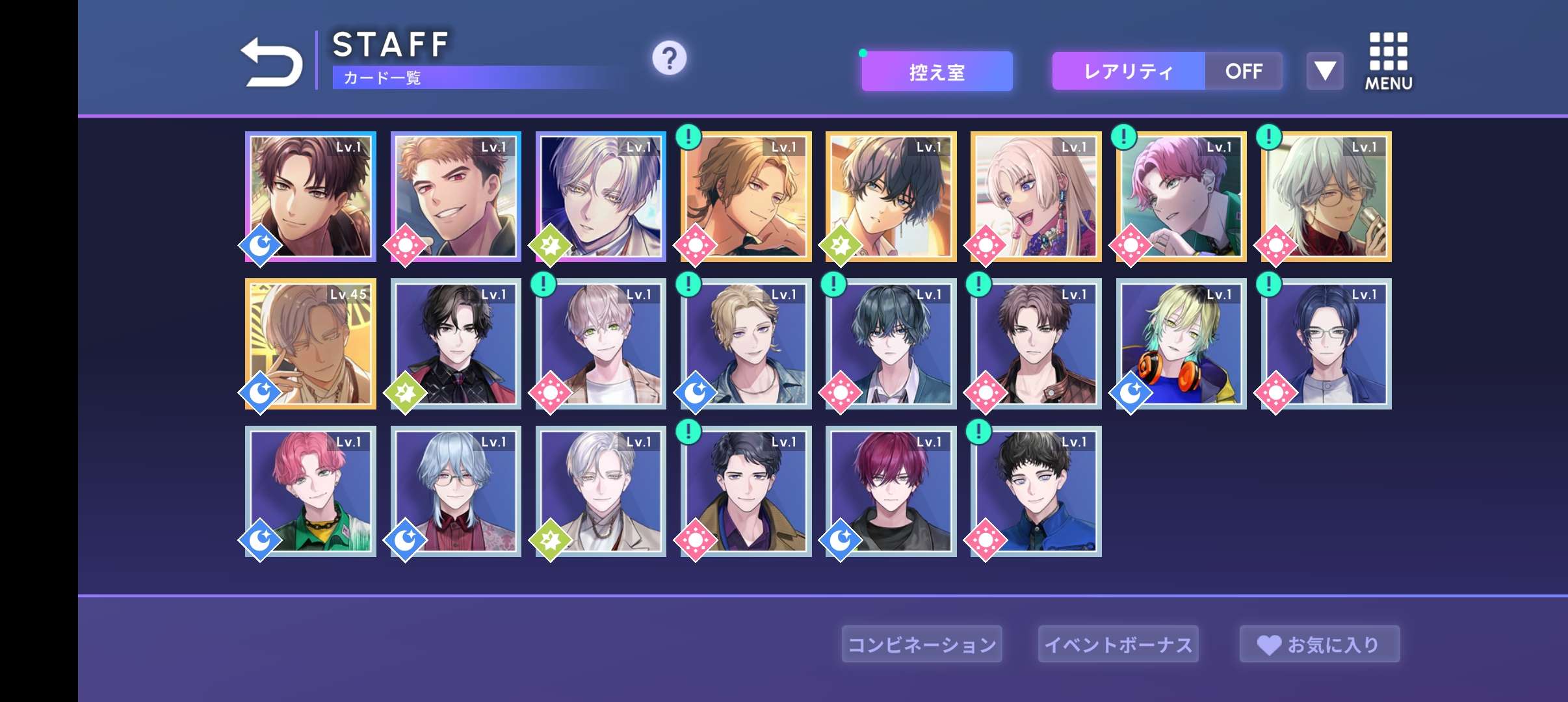The image size is (1568, 702).
Task: Open the sort dropdown triangle
Action: 1325,71
